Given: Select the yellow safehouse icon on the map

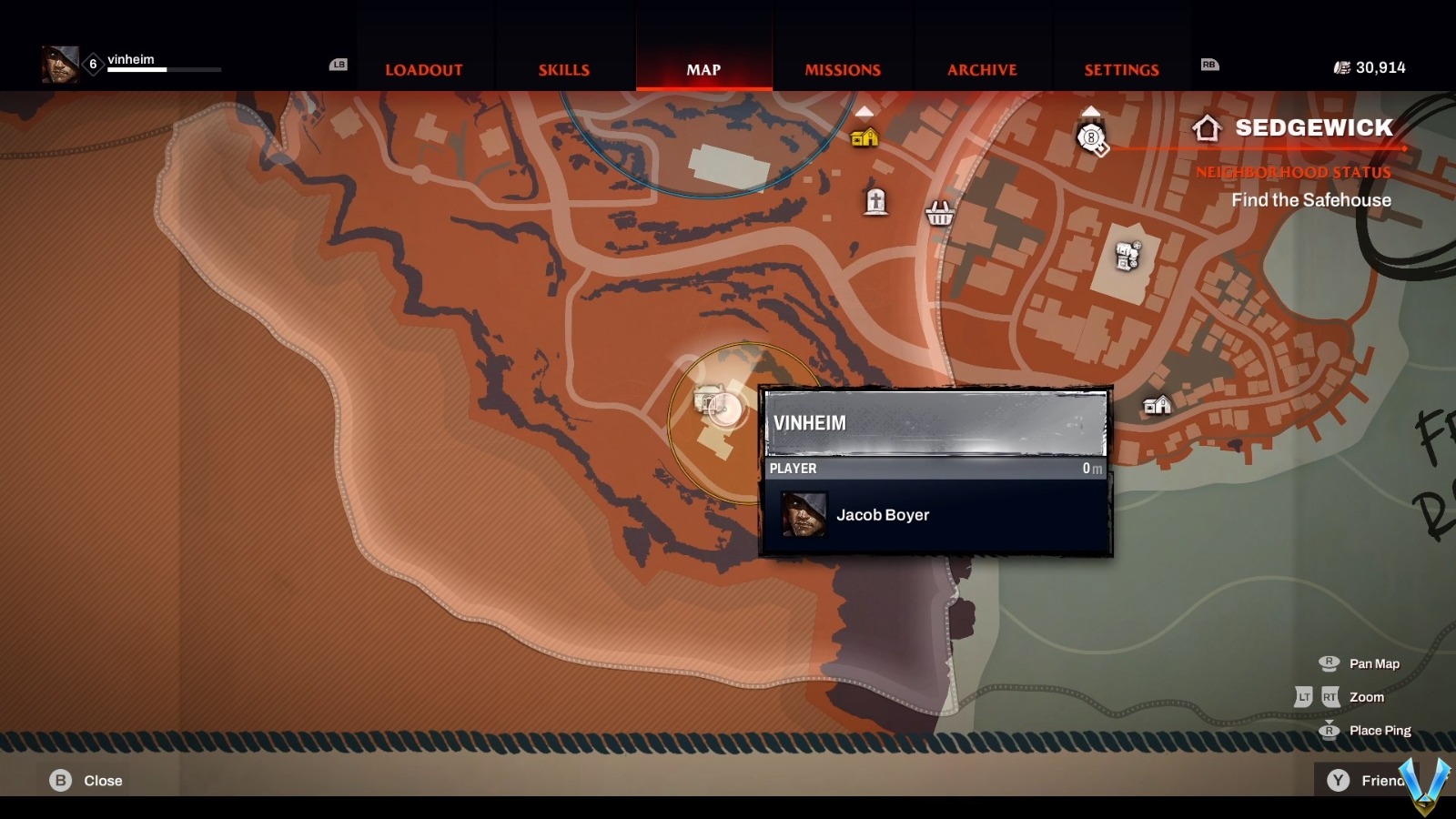Looking at the screenshot, I should (x=863, y=138).
